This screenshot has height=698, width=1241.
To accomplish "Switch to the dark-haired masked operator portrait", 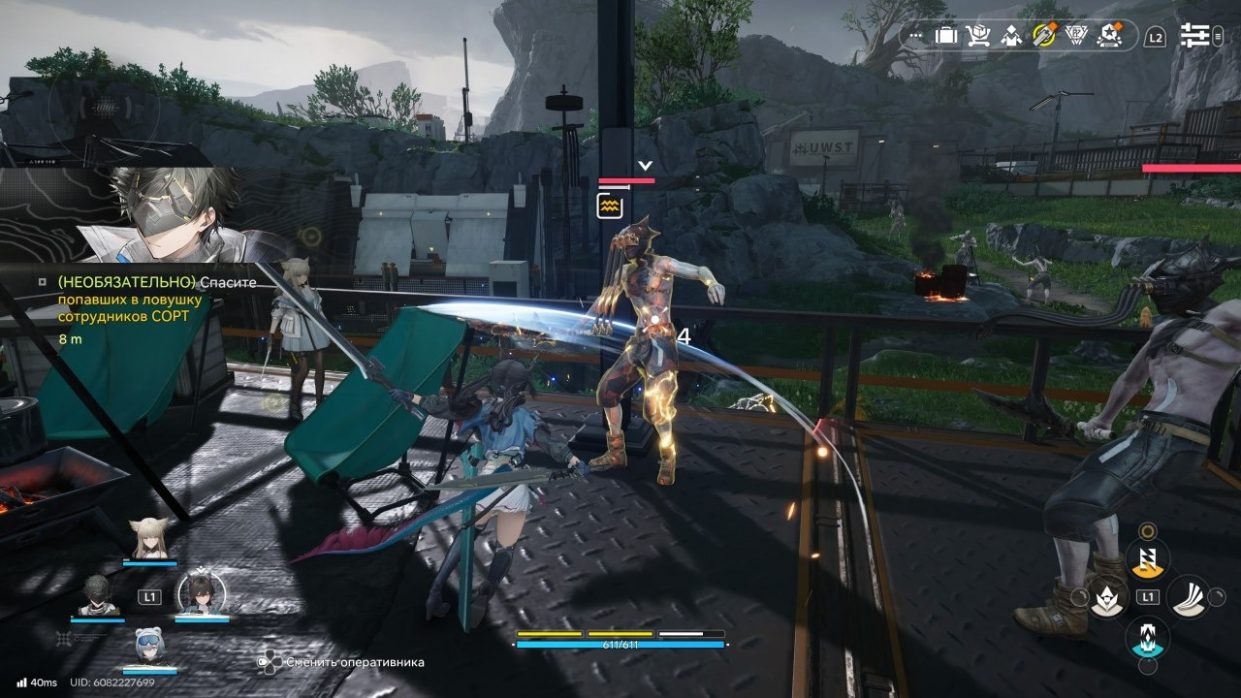I will 98,596.
